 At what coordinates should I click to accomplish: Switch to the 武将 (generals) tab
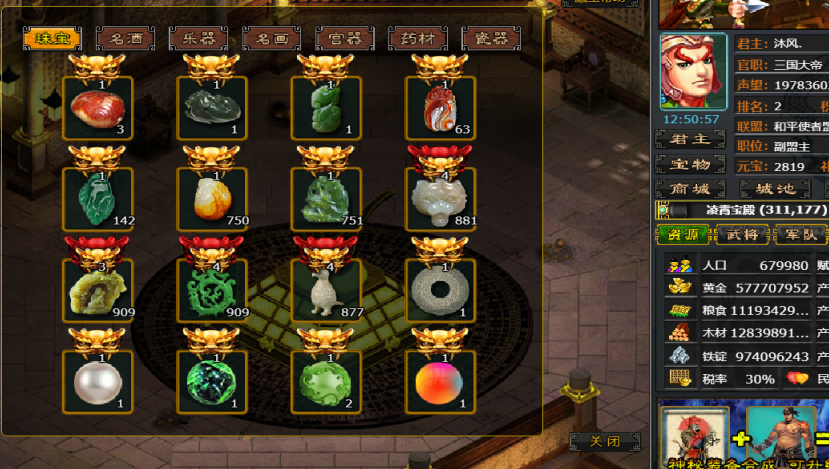tap(742, 235)
